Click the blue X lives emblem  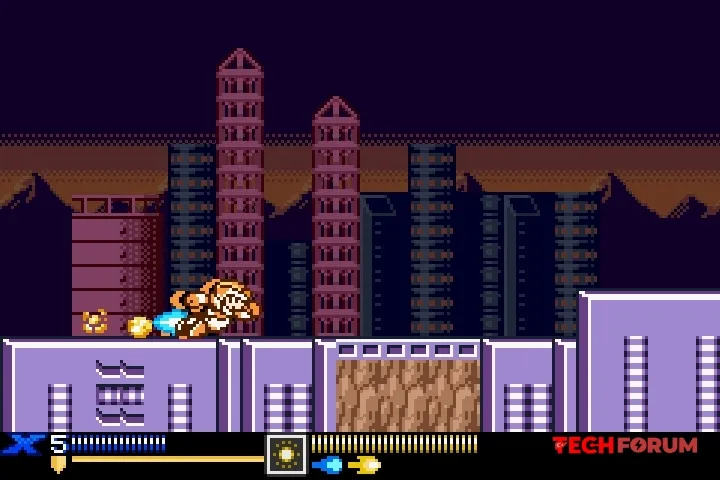tap(22, 445)
